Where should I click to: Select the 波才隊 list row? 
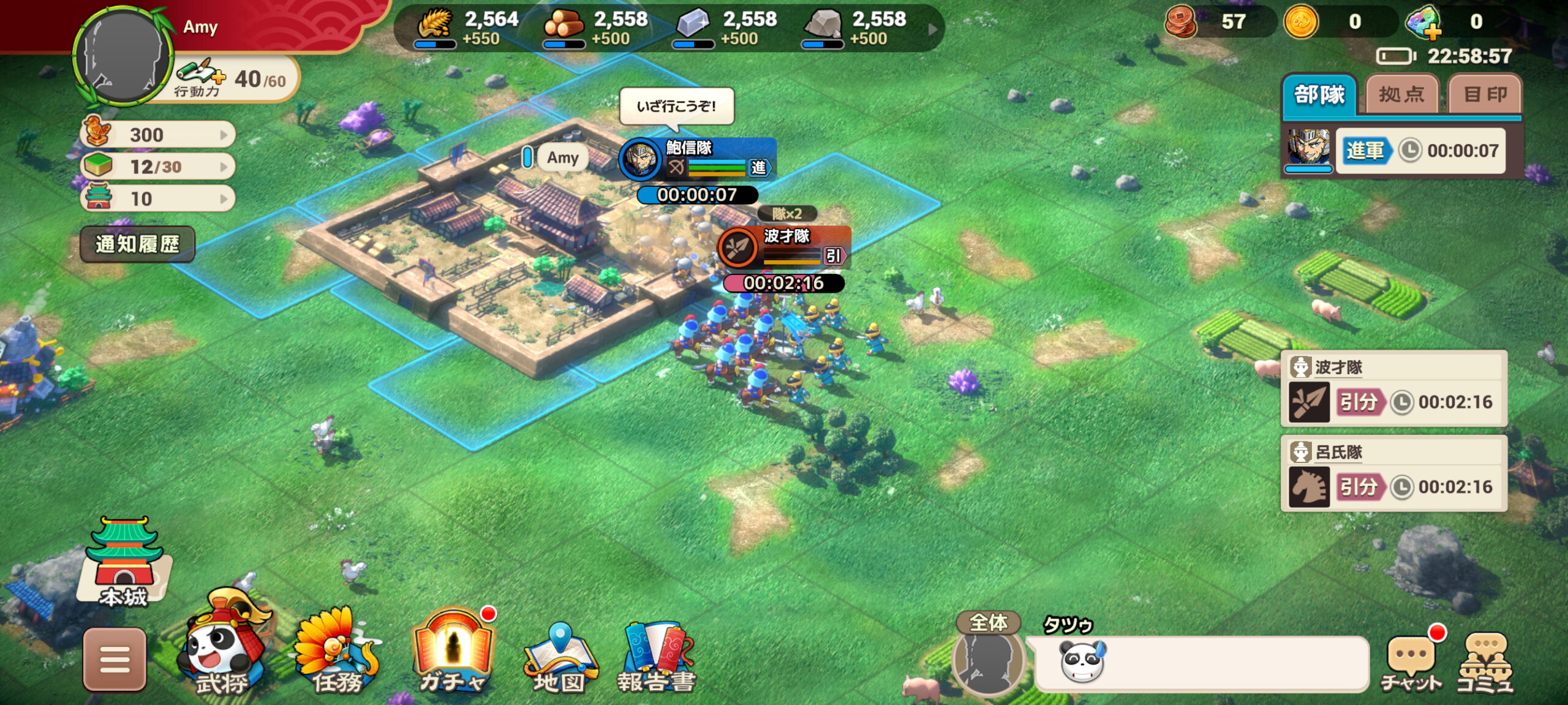click(1394, 389)
